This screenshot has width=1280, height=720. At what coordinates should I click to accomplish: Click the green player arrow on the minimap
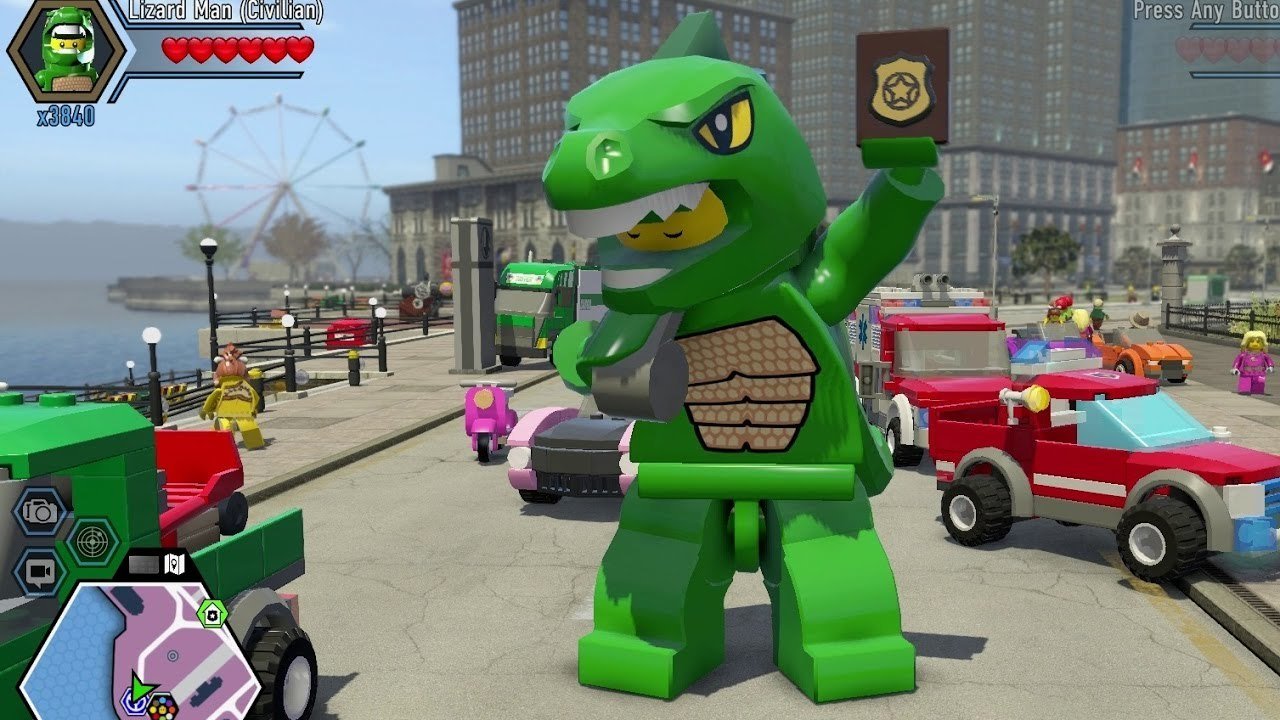(x=140, y=688)
